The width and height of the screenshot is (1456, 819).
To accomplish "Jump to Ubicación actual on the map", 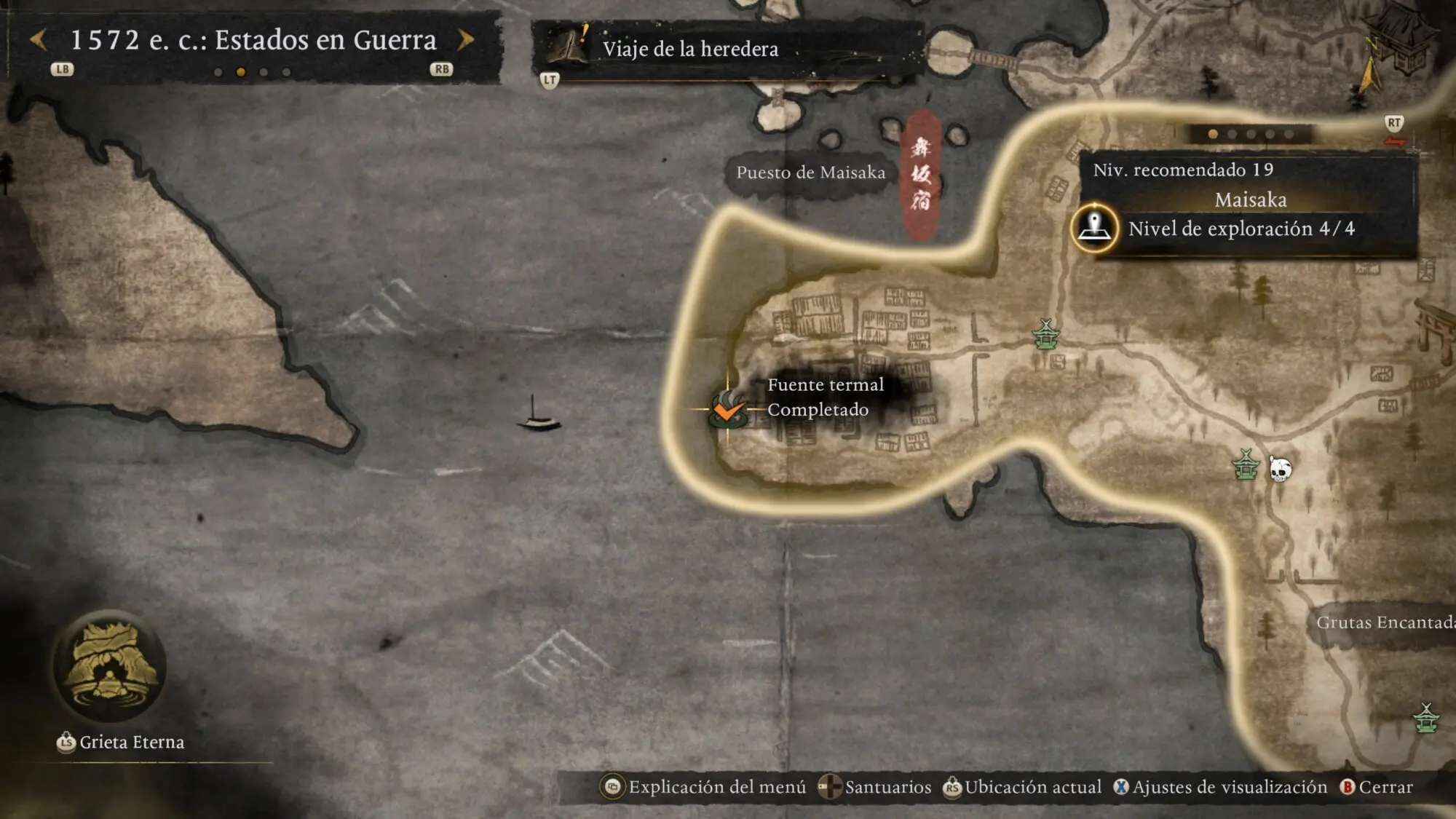I will tap(1023, 787).
